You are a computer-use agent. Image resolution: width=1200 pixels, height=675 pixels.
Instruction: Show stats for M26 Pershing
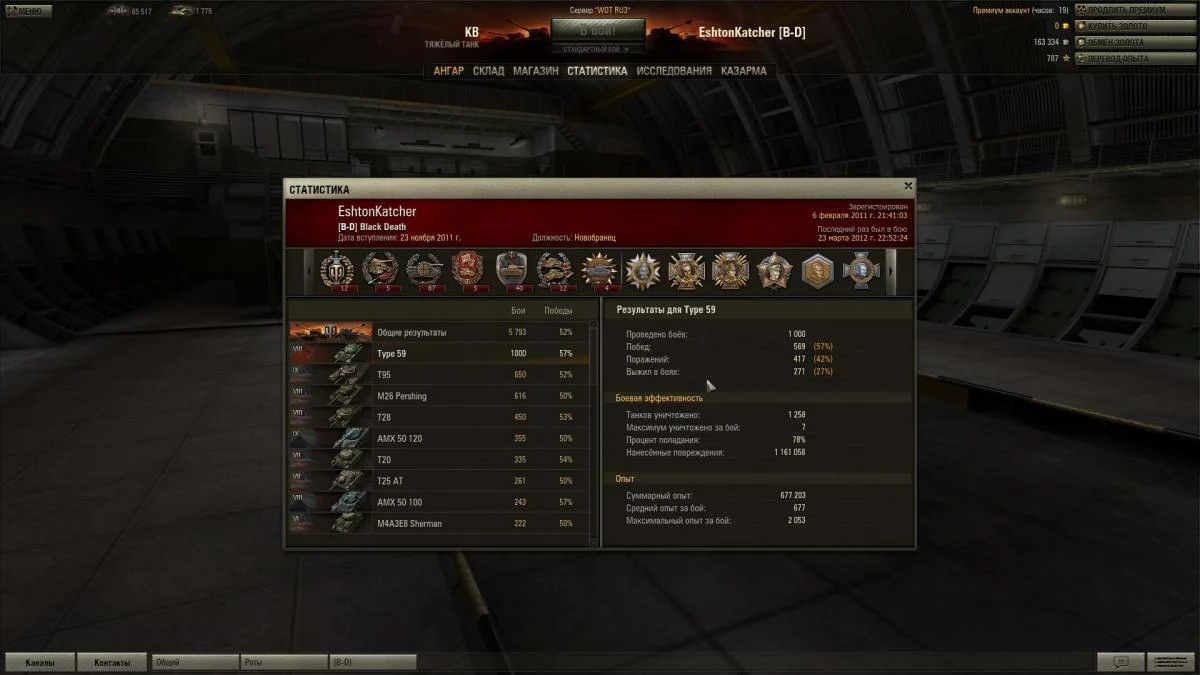click(438, 396)
